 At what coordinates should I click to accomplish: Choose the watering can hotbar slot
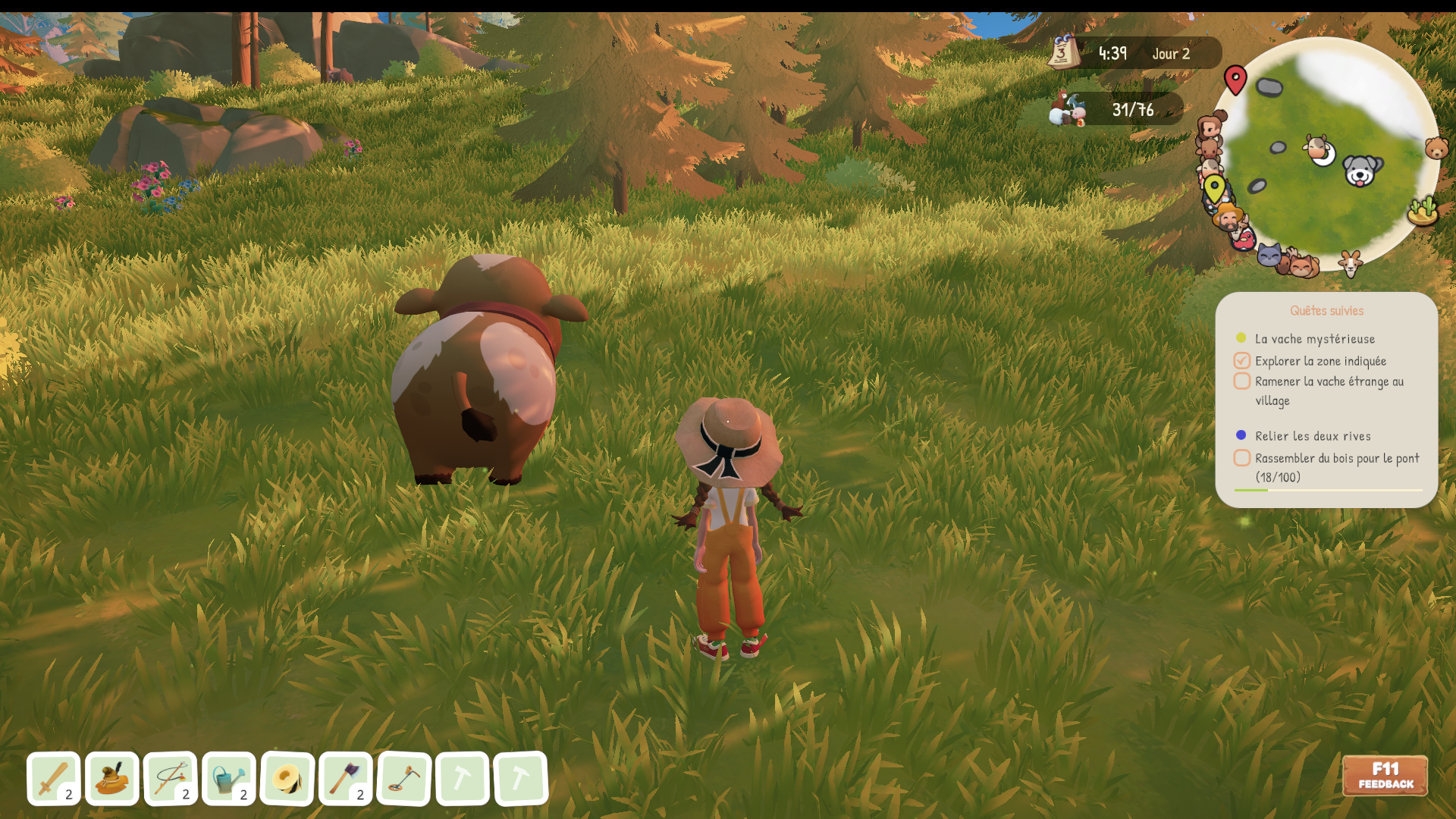pyautogui.click(x=228, y=778)
